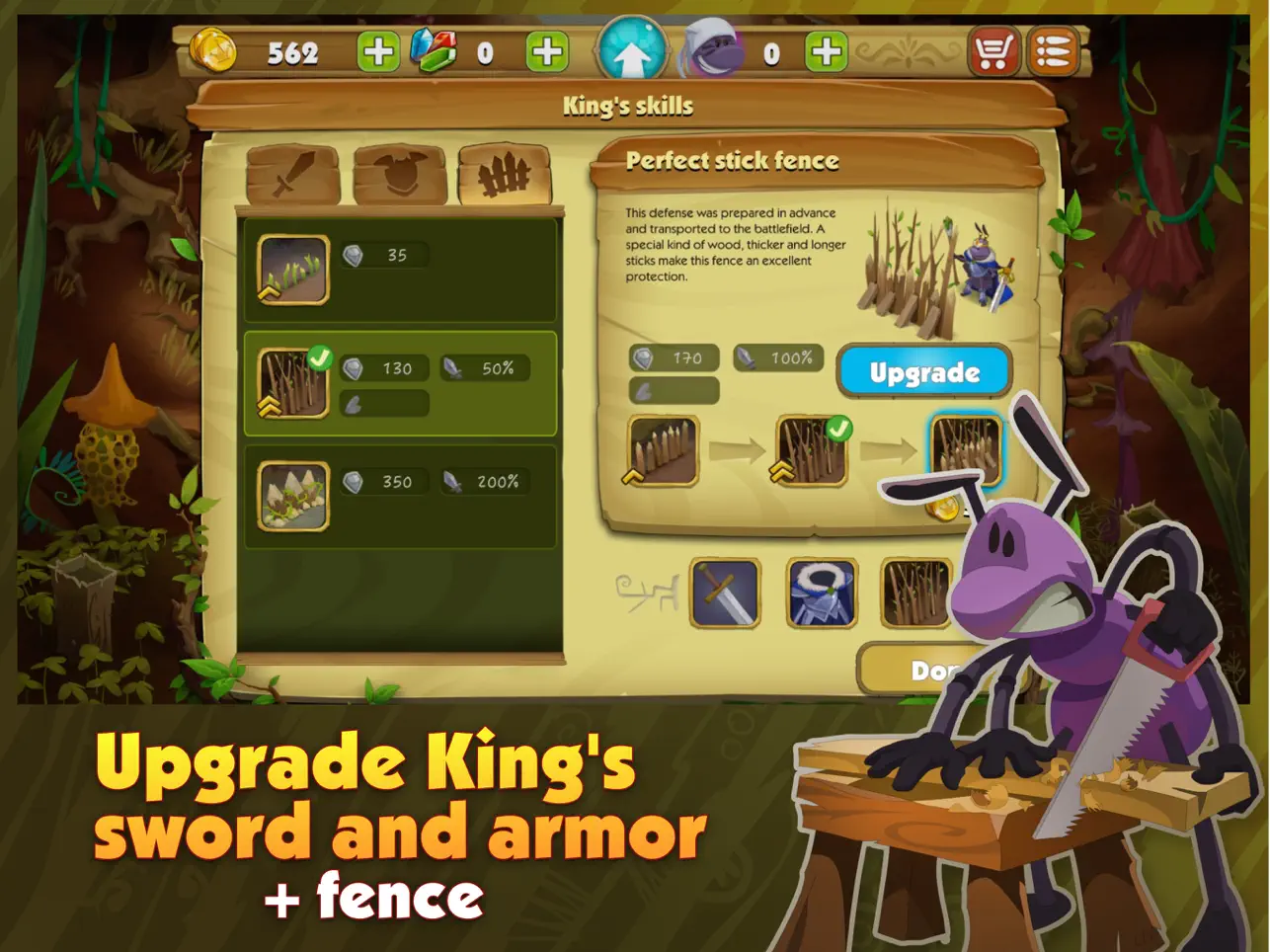
Task: Switch to the sword skills tab
Action: tap(293, 176)
